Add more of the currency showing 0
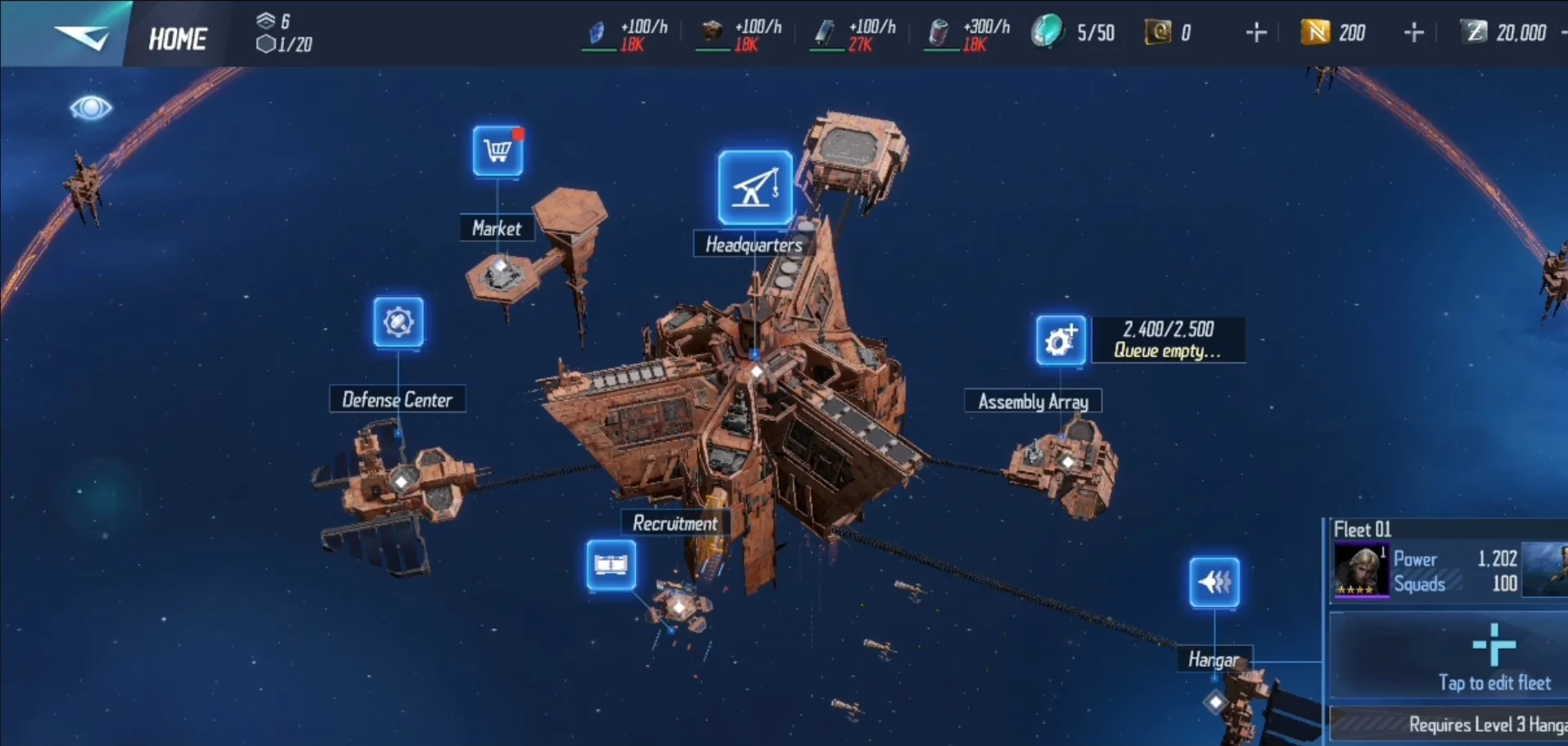This screenshot has width=1568, height=746. [1255, 33]
